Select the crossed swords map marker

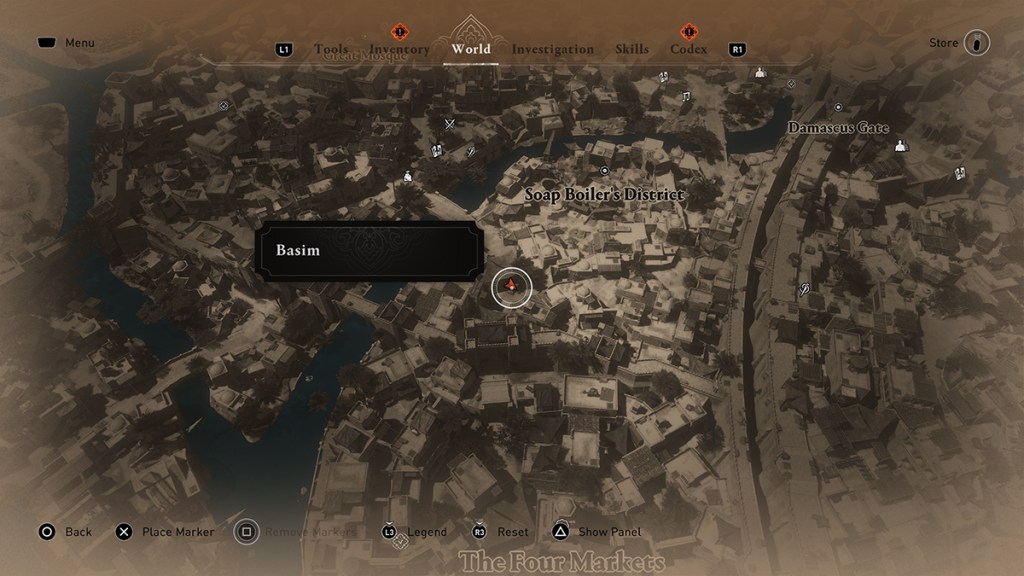(x=450, y=124)
